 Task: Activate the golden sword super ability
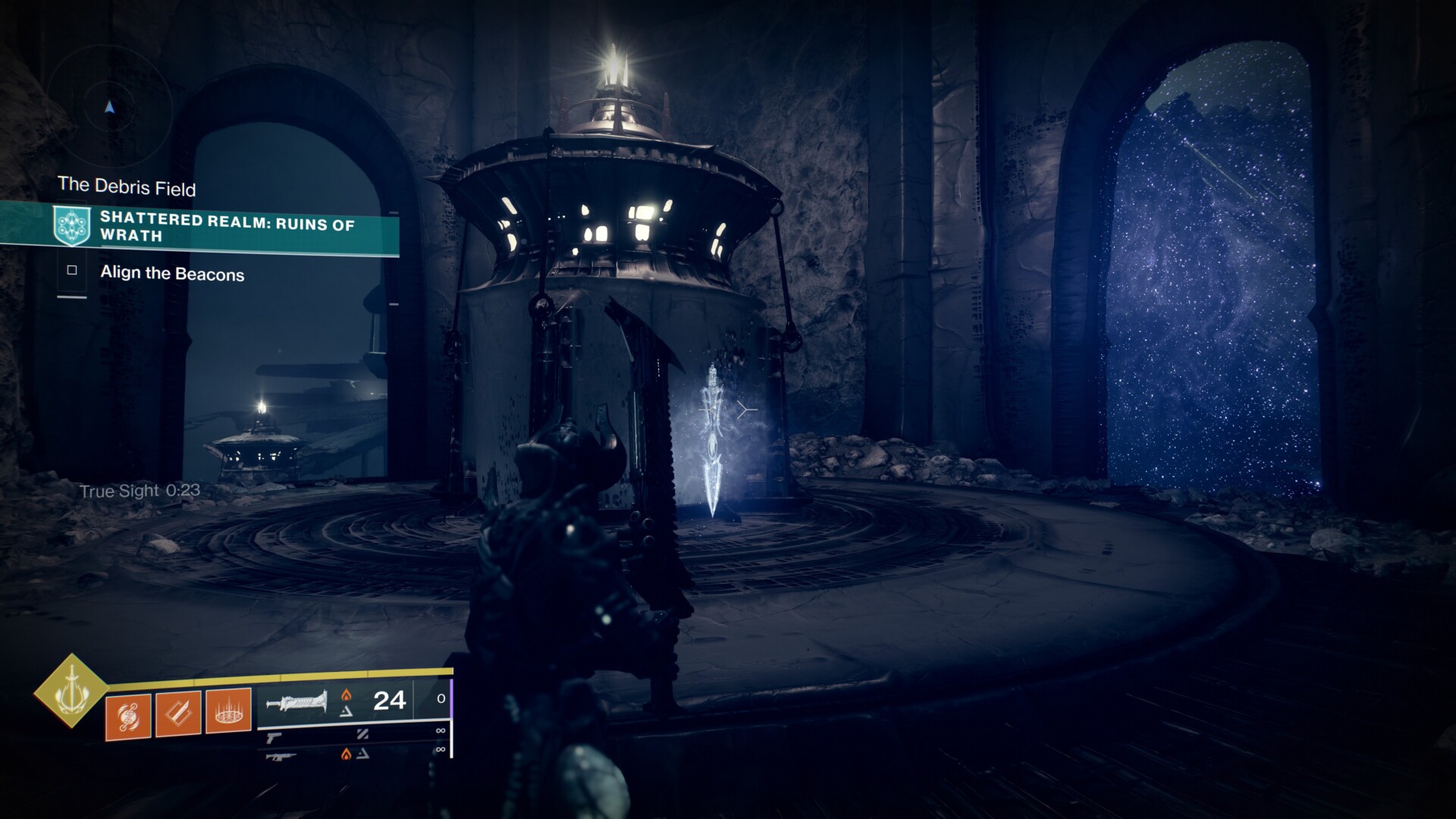[x=71, y=690]
